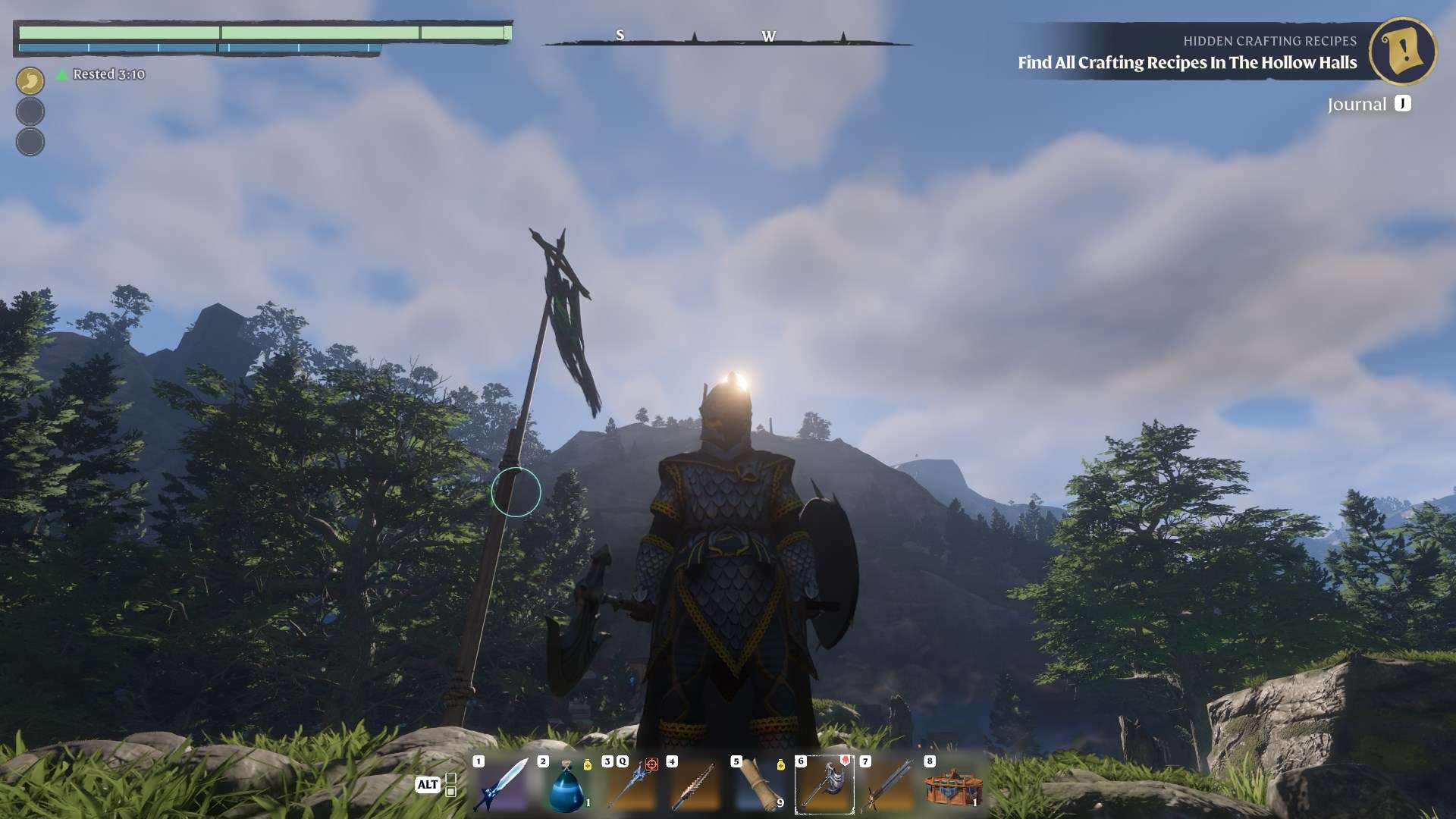Toggle the lower filled ALT square

pyautogui.click(x=451, y=792)
